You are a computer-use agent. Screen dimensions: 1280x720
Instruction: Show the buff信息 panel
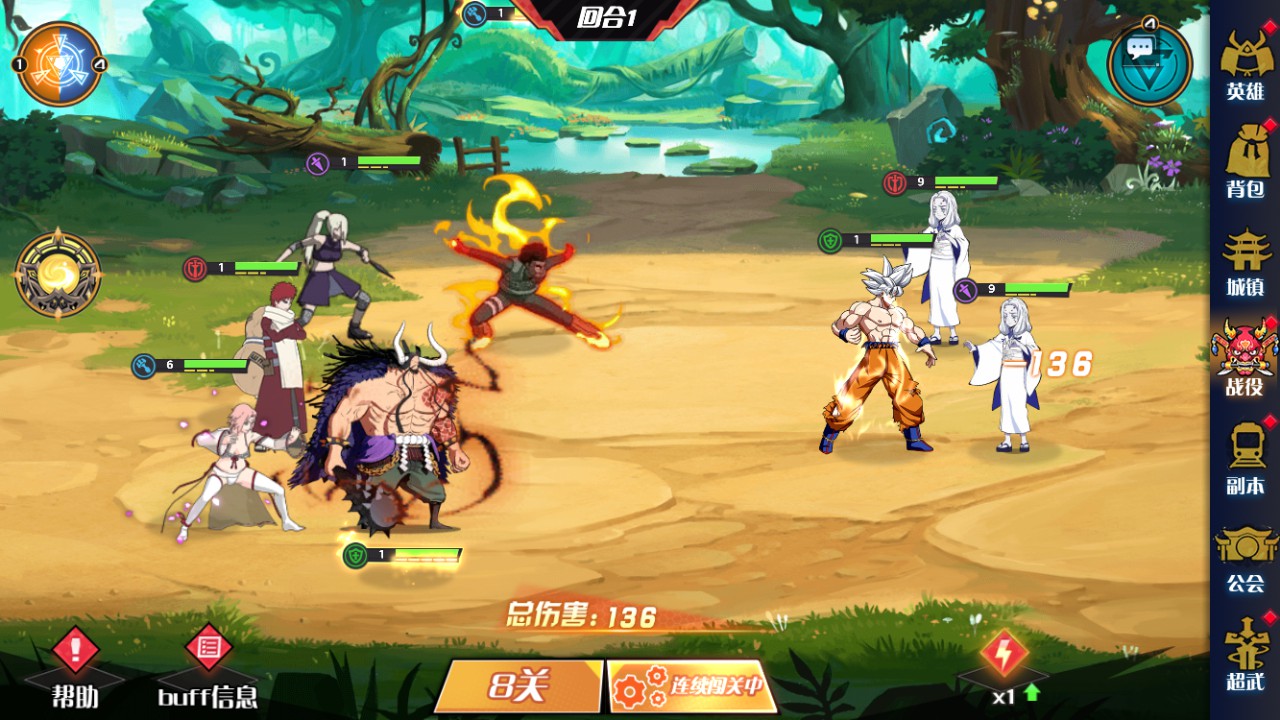click(x=208, y=665)
